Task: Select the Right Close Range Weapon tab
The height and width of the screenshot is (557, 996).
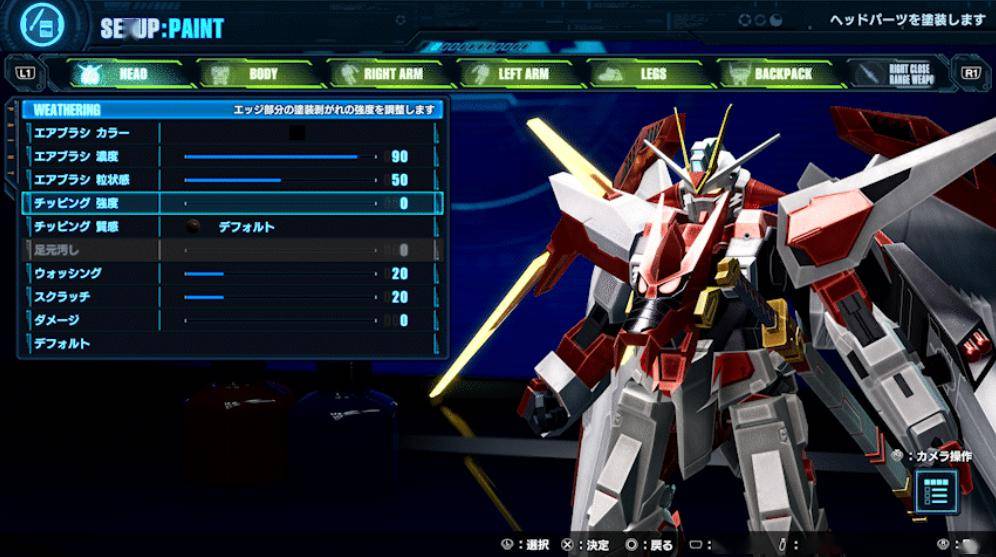Action: point(902,74)
